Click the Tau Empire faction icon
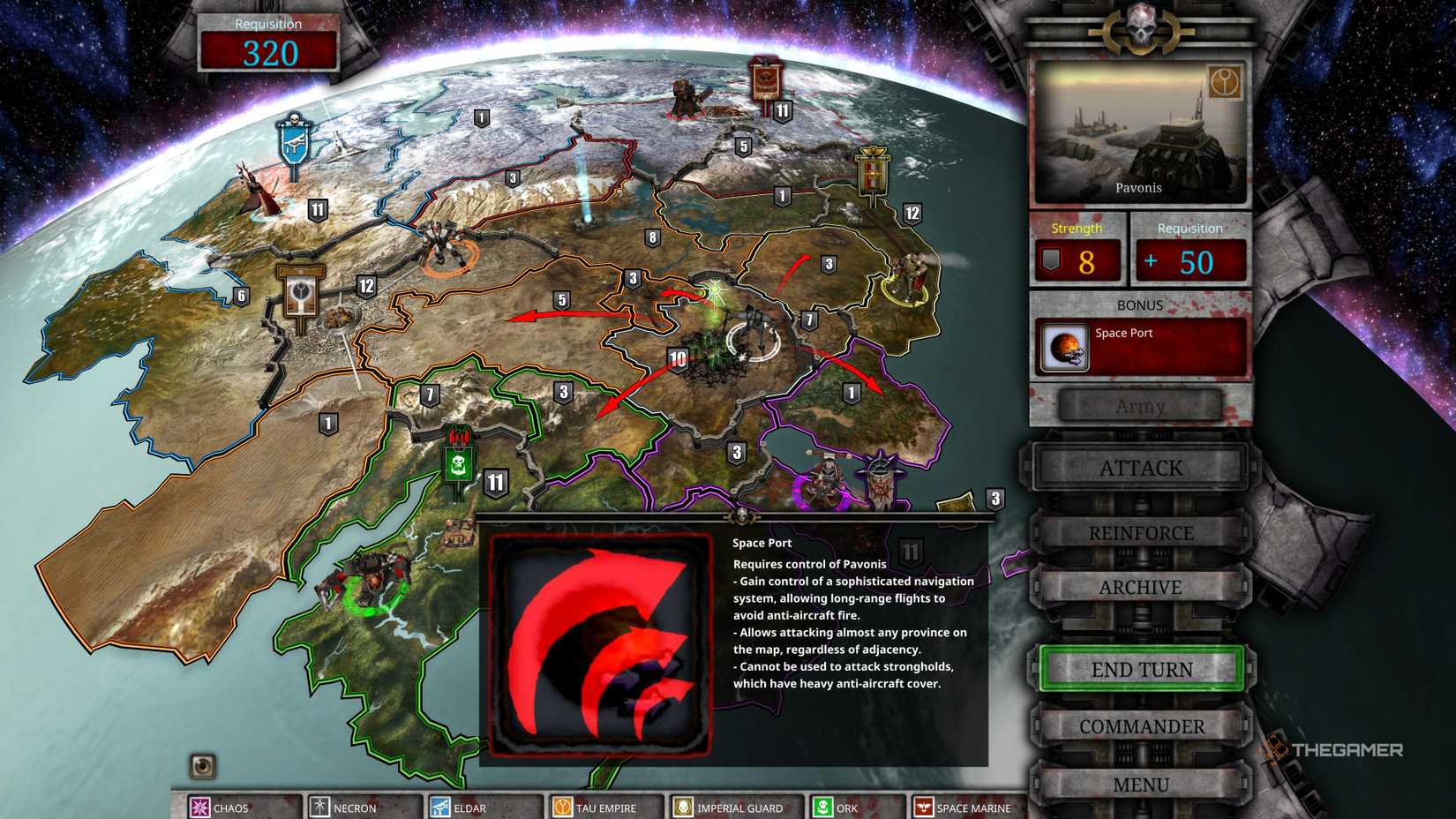This screenshot has width=1456, height=819. [565, 807]
